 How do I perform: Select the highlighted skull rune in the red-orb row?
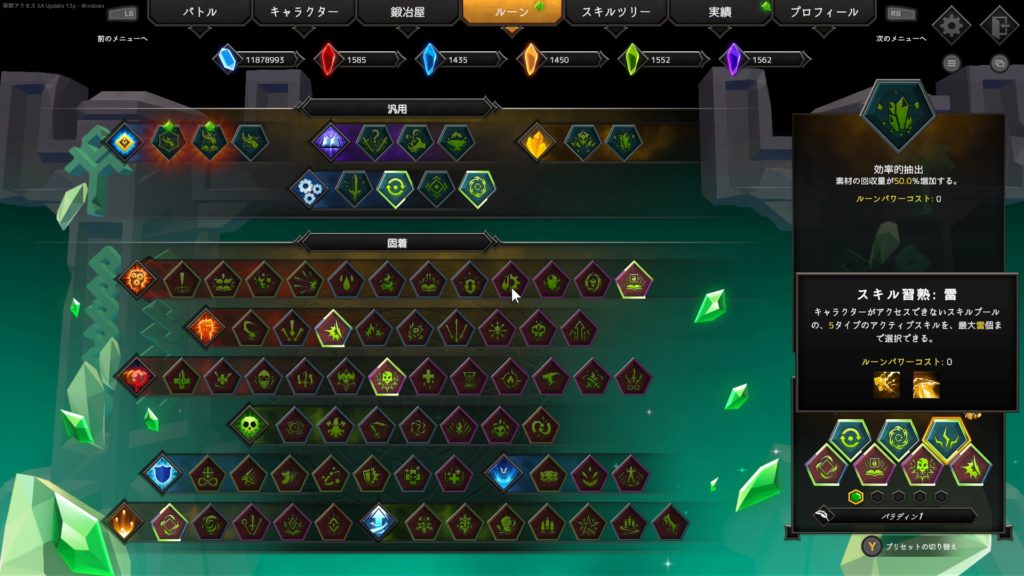coord(387,377)
